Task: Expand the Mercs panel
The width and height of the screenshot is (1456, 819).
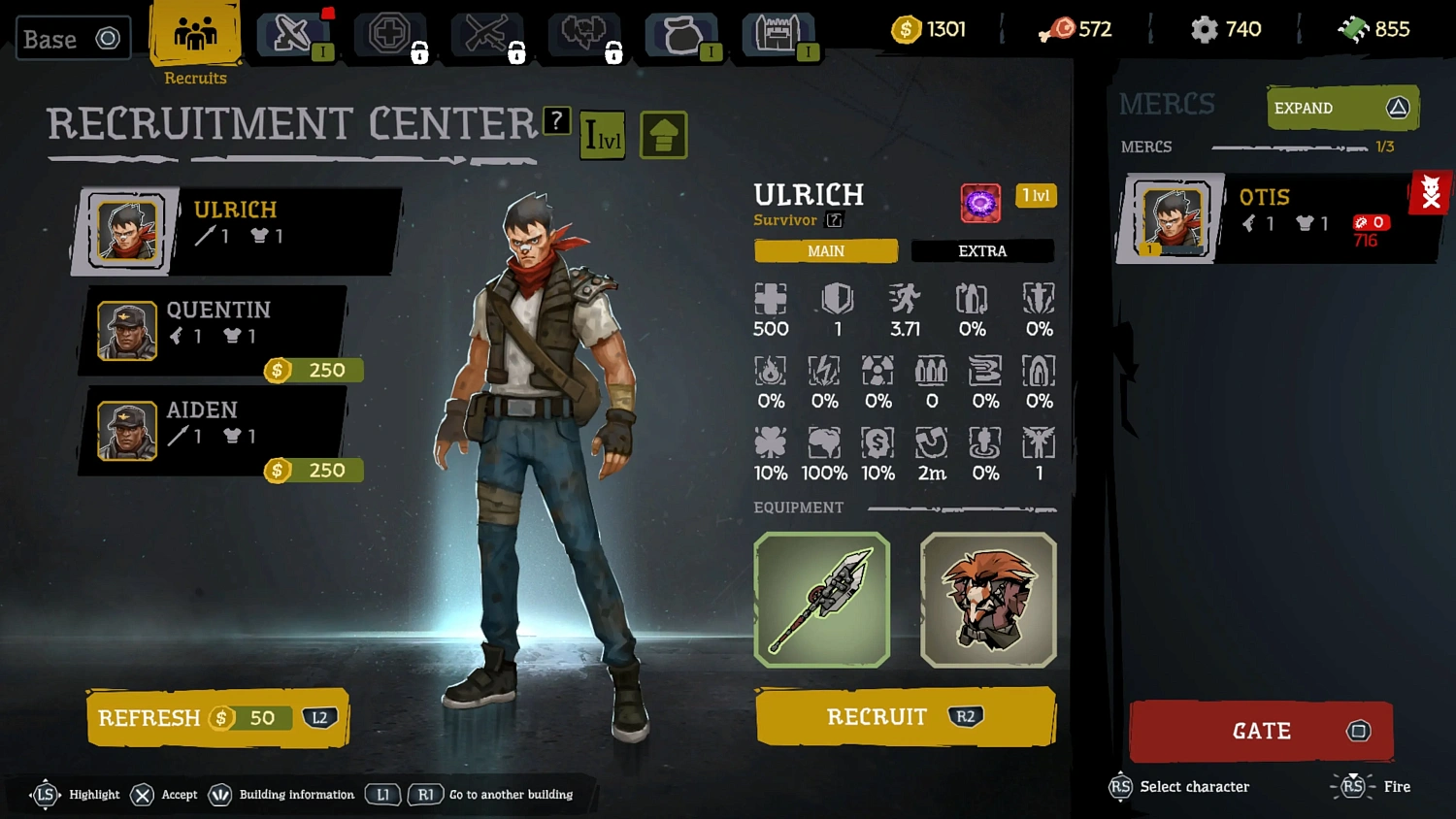Action: 1342,108
